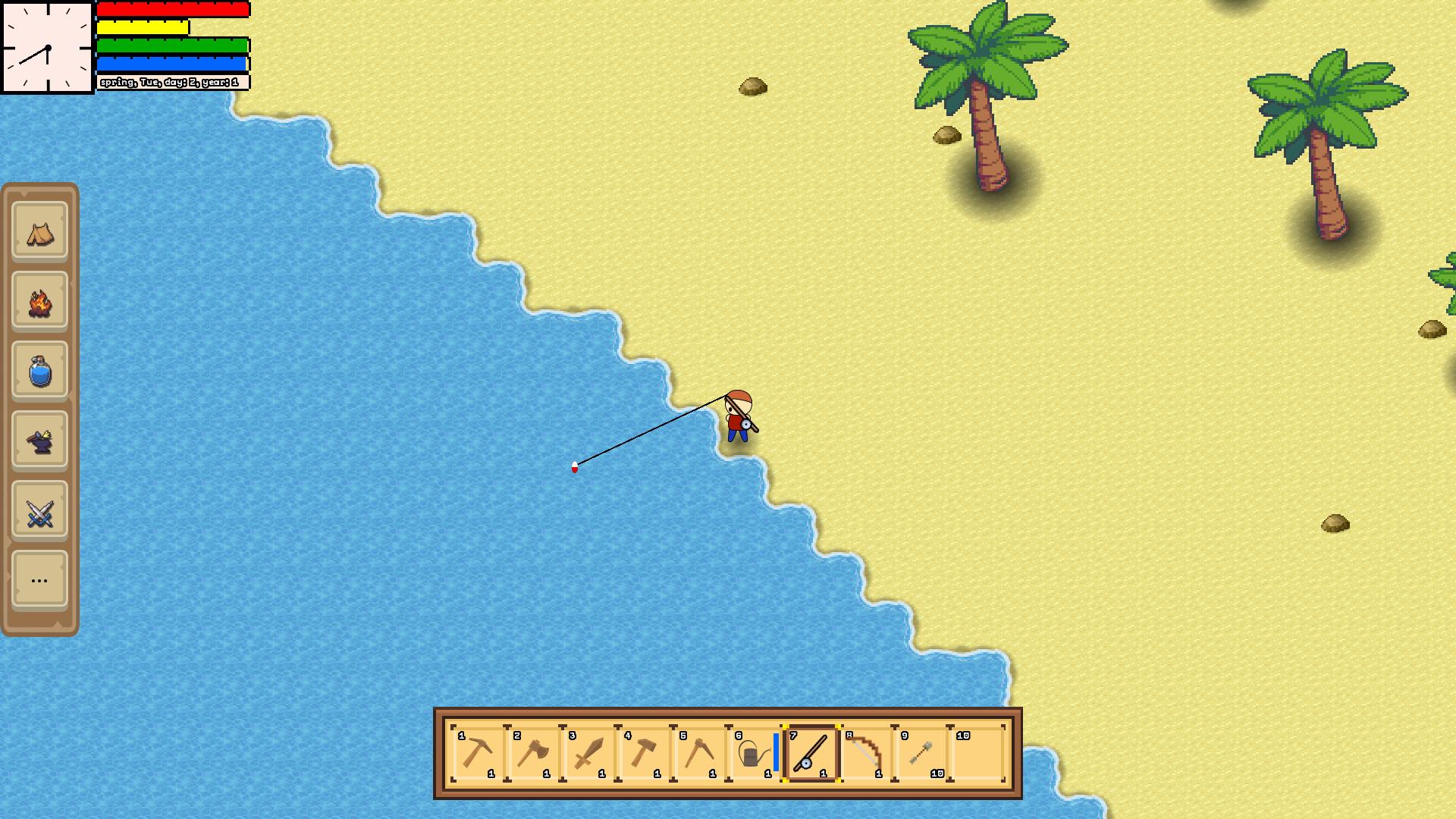
Task: Open the potion brewing menu
Action: pos(39,372)
